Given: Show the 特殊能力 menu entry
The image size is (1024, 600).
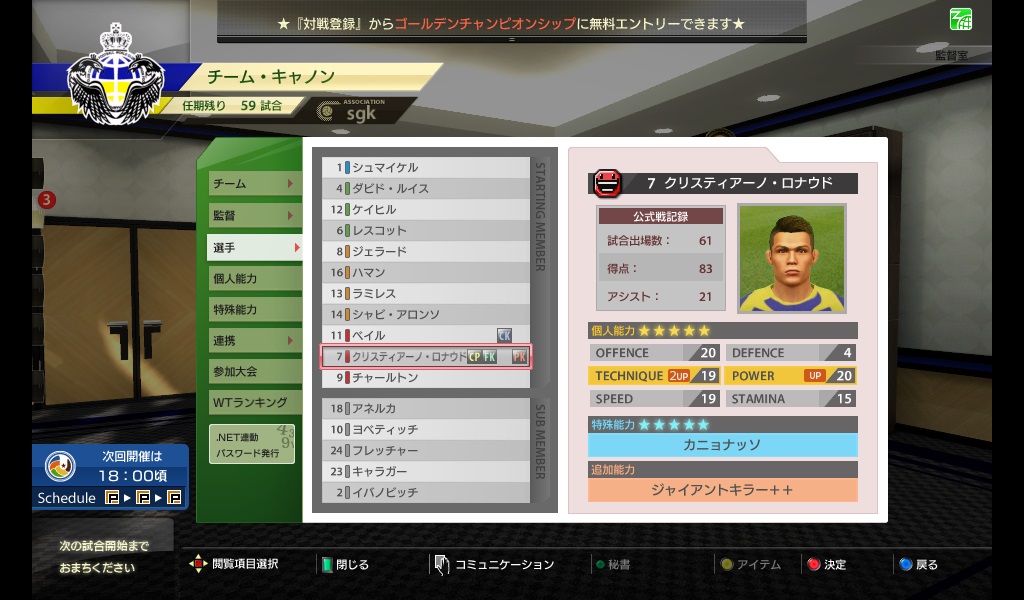Looking at the screenshot, I should pyautogui.click(x=251, y=309).
